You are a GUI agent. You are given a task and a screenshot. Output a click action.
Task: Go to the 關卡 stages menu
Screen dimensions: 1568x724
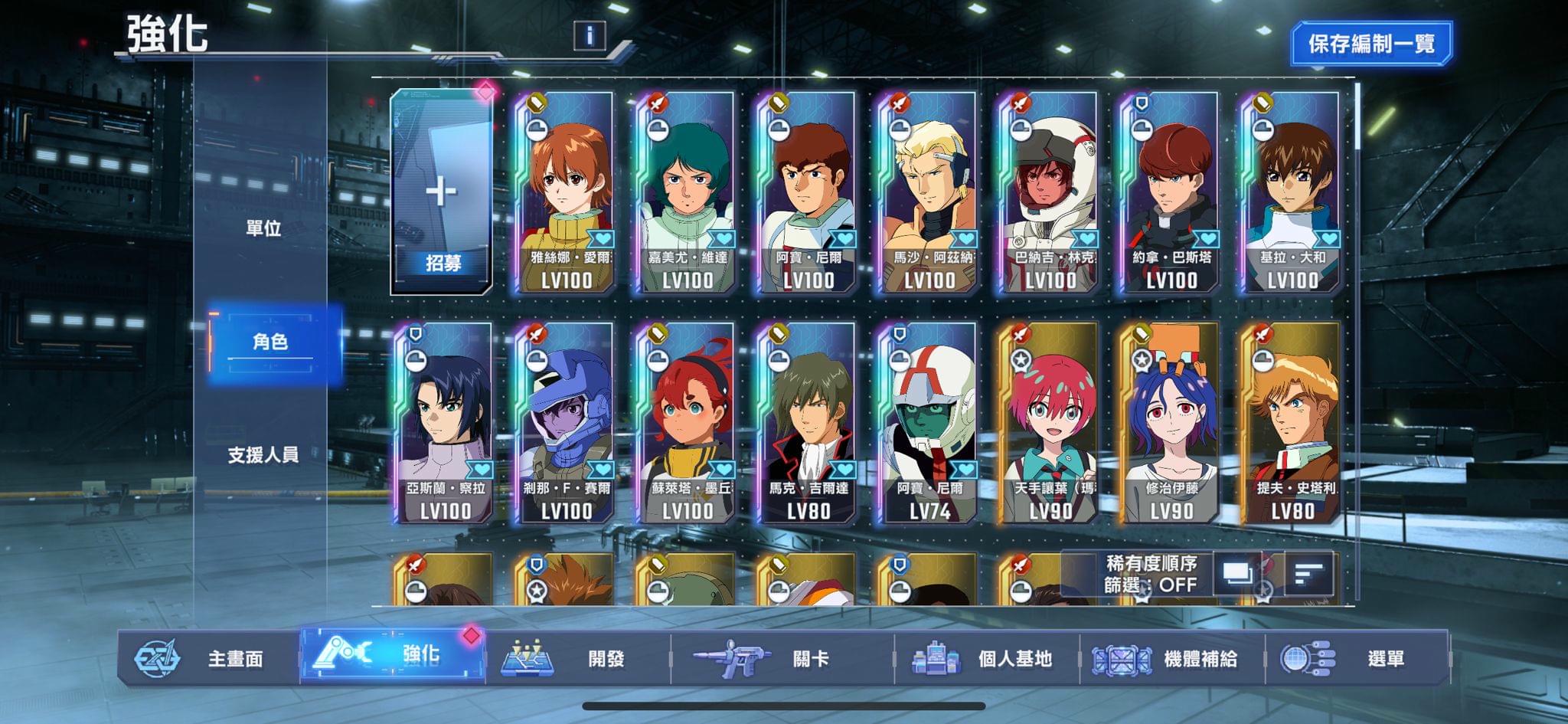[781, 658]
